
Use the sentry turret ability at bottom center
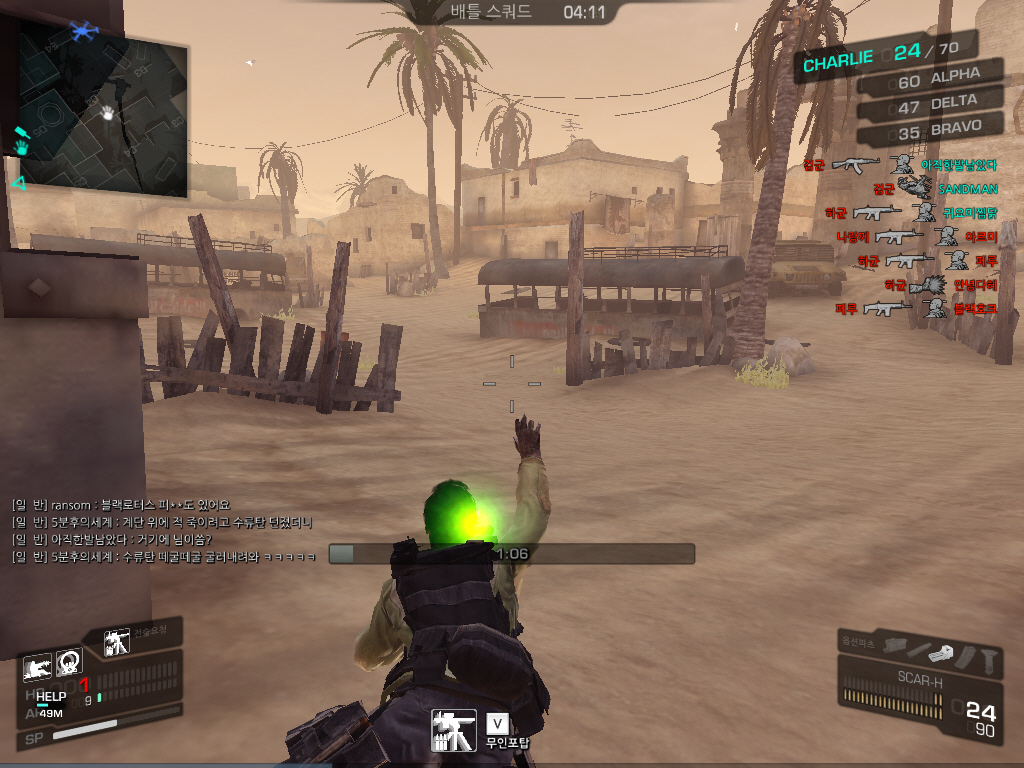453,730
